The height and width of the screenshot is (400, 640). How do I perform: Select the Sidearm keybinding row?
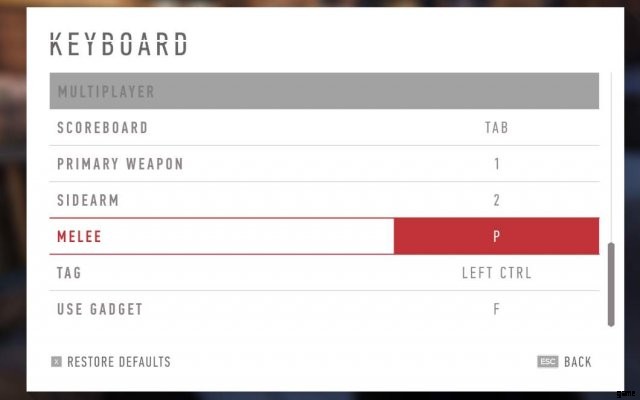[324, 200]
